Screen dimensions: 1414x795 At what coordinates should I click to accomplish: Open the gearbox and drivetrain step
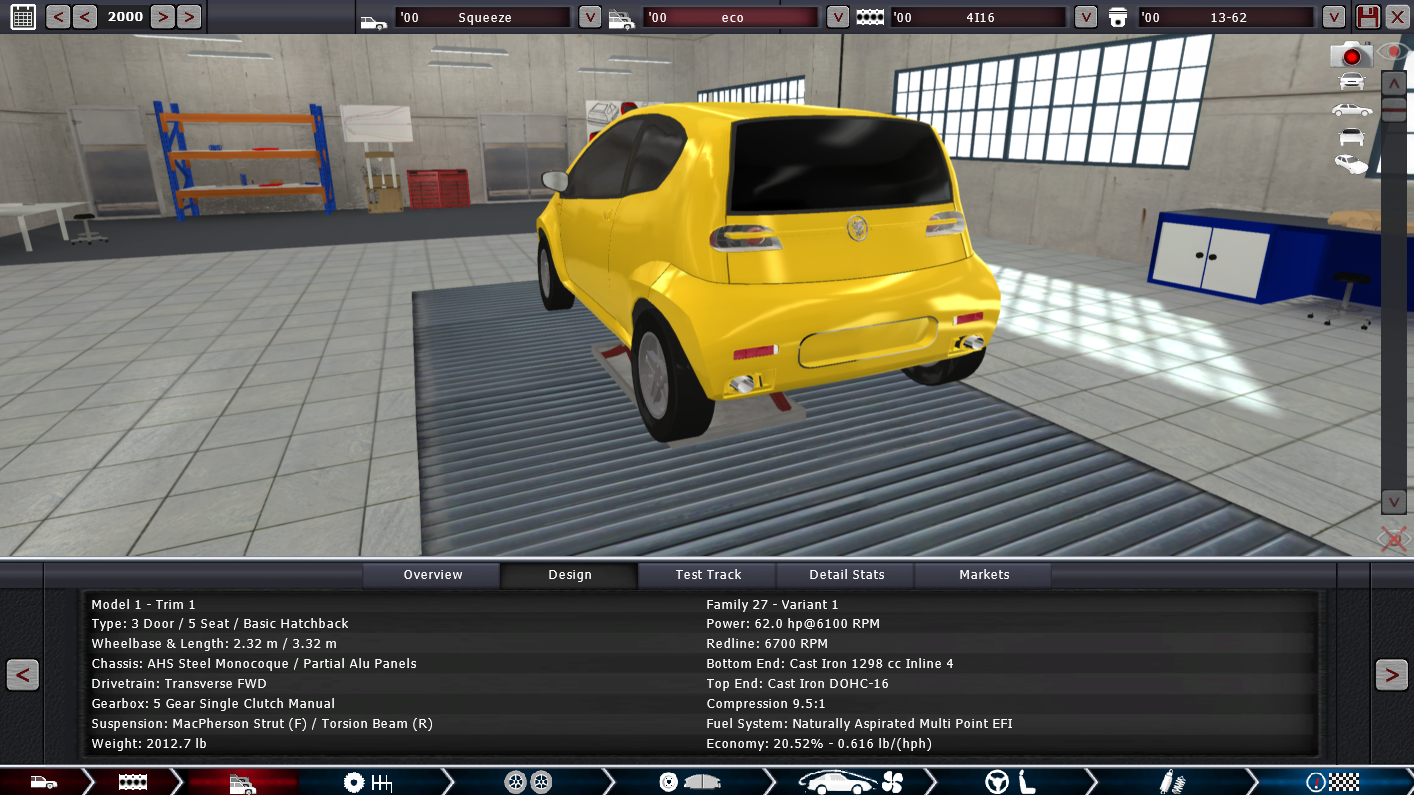[367, 782]
